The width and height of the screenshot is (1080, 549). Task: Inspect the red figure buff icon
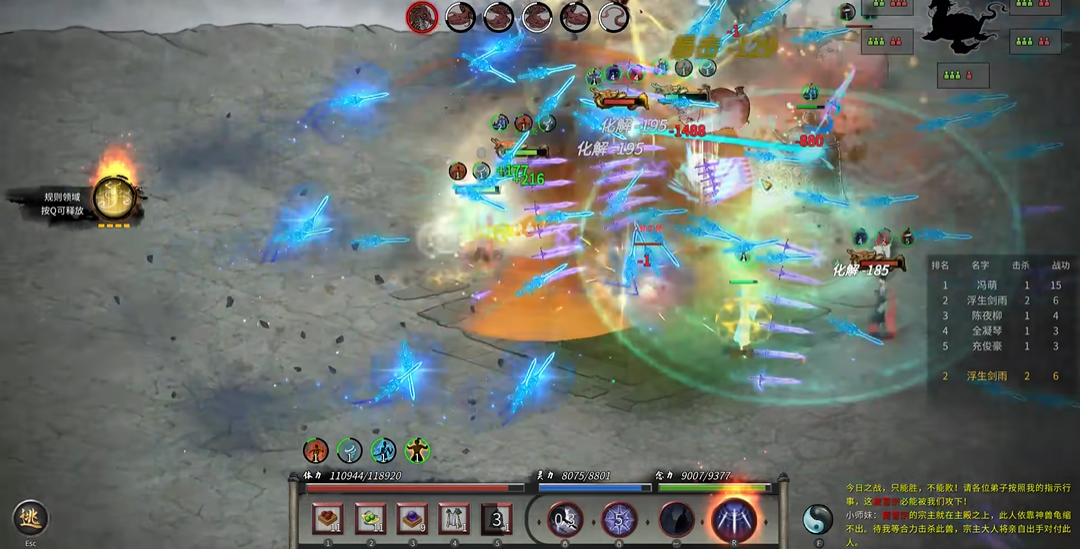click(x=316, y=450)
